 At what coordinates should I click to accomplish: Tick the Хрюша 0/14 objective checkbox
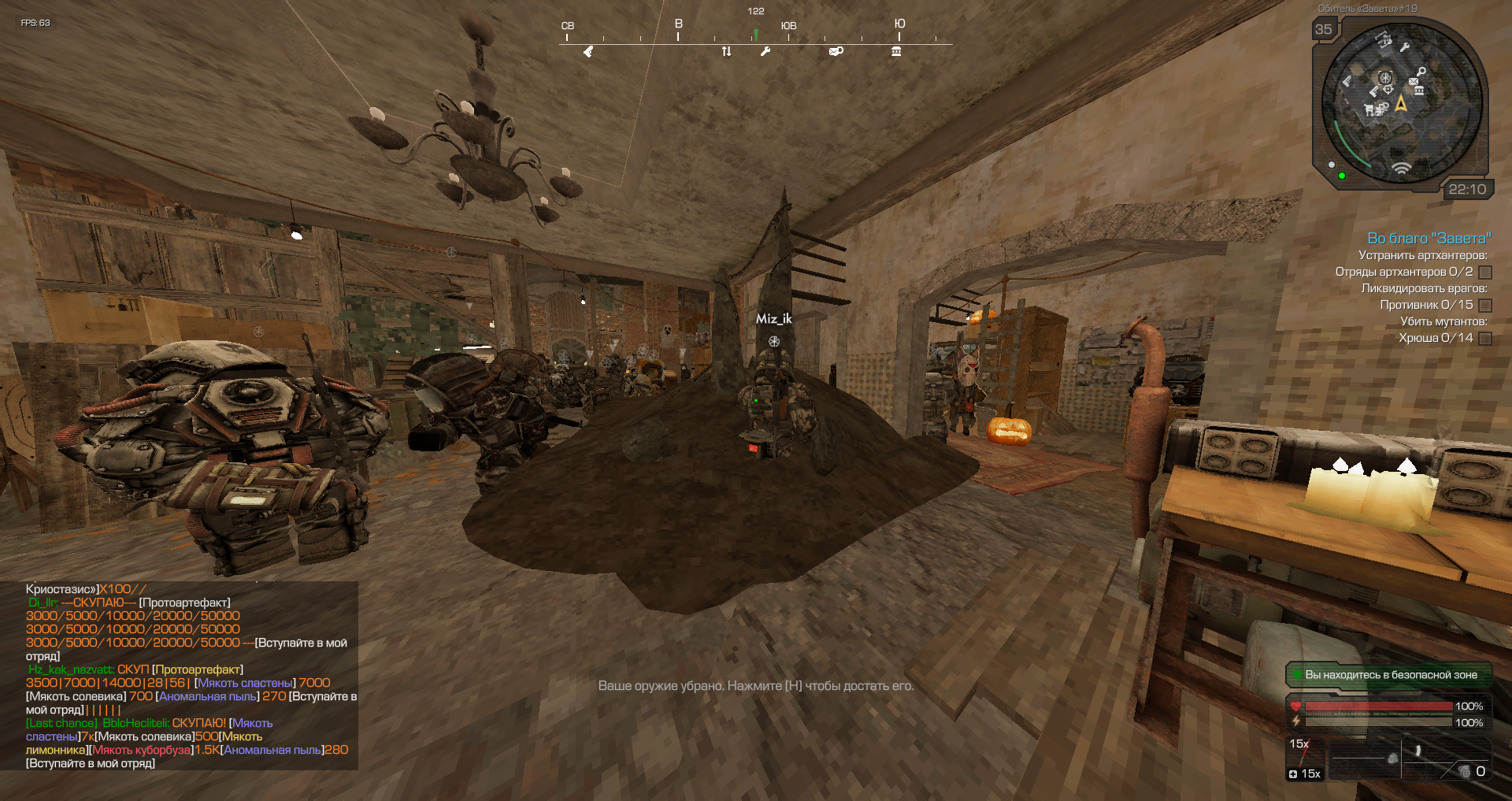[x=1485, y=339]
